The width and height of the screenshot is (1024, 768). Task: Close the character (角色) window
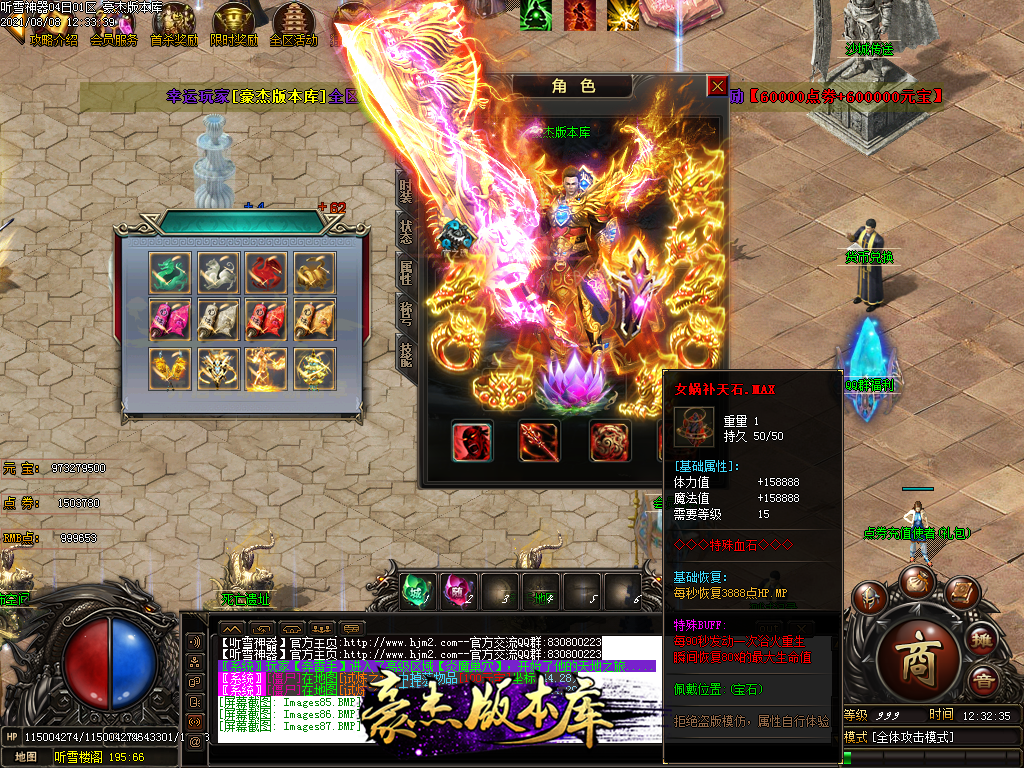pyautogui.click(x=717, y=86)
